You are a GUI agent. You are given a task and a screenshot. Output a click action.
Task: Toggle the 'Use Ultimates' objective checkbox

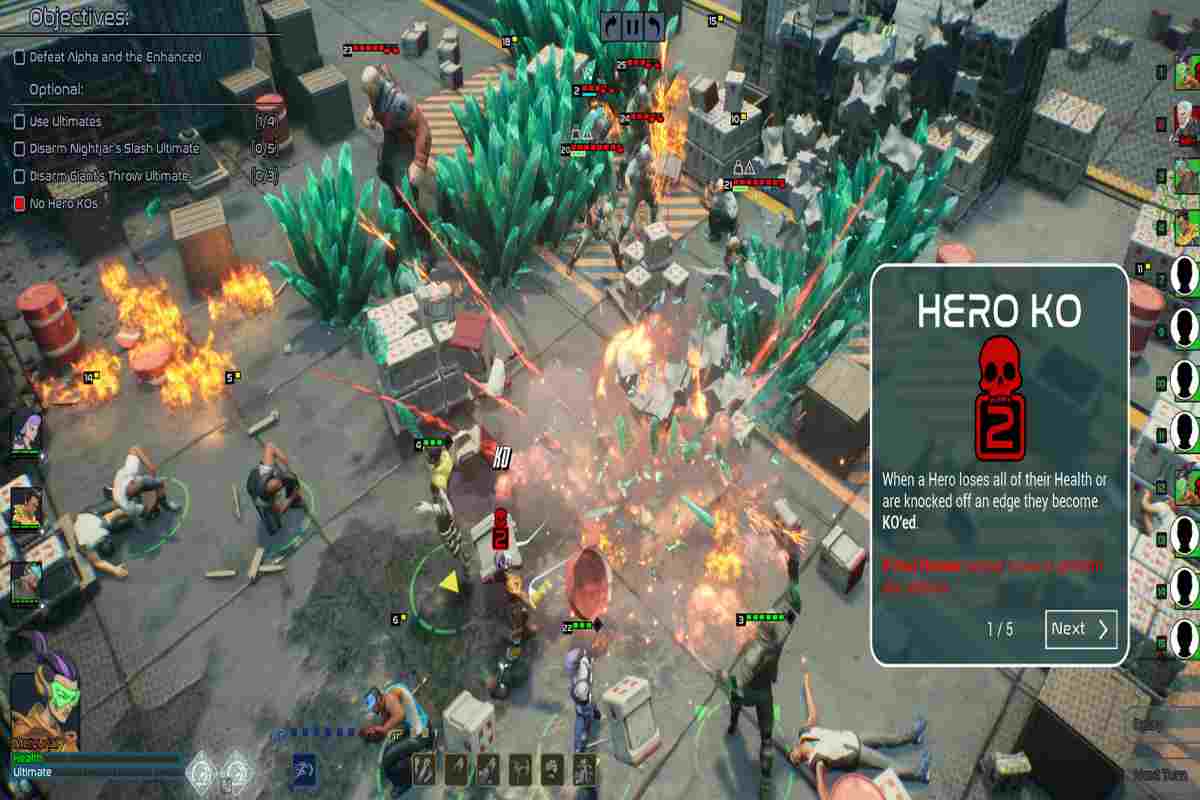19,122
